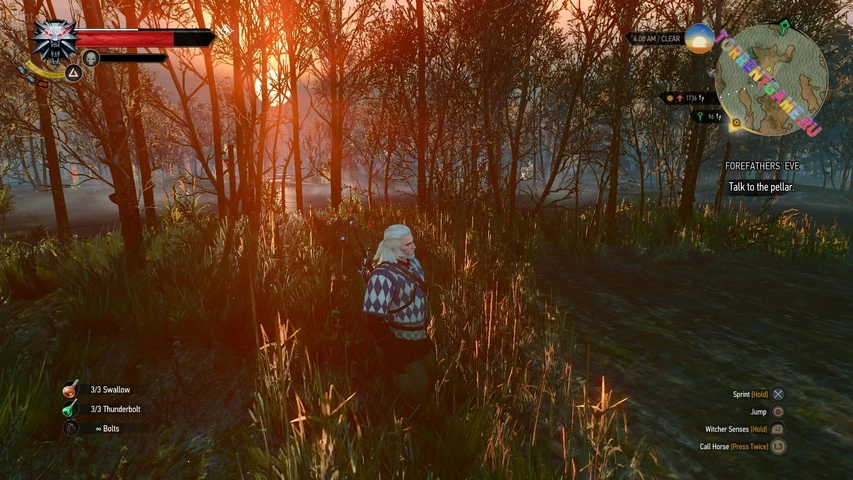Click the sunrise weather icon
This screenshot has width=853, height=480.
tap(699, 39)
